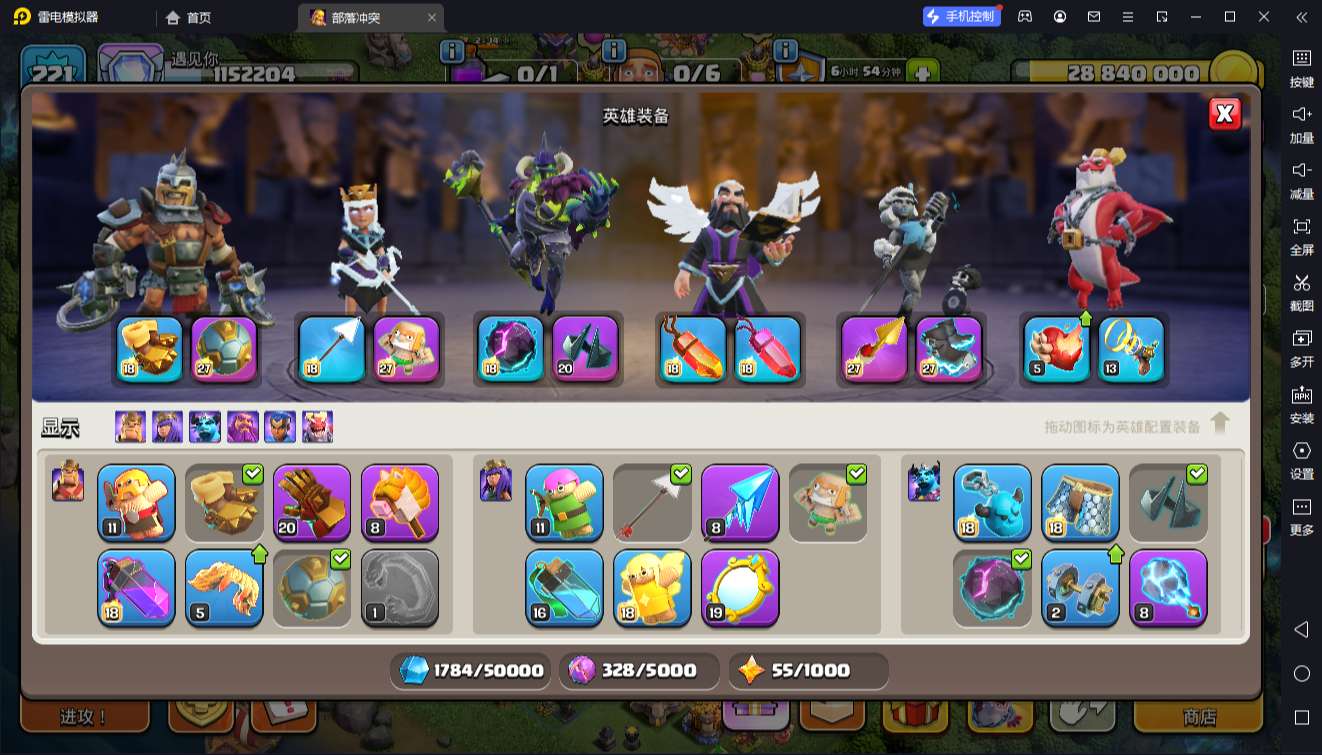
Task: Select the Noble Iron dumbbell equipment
Action: (1080, 587)
